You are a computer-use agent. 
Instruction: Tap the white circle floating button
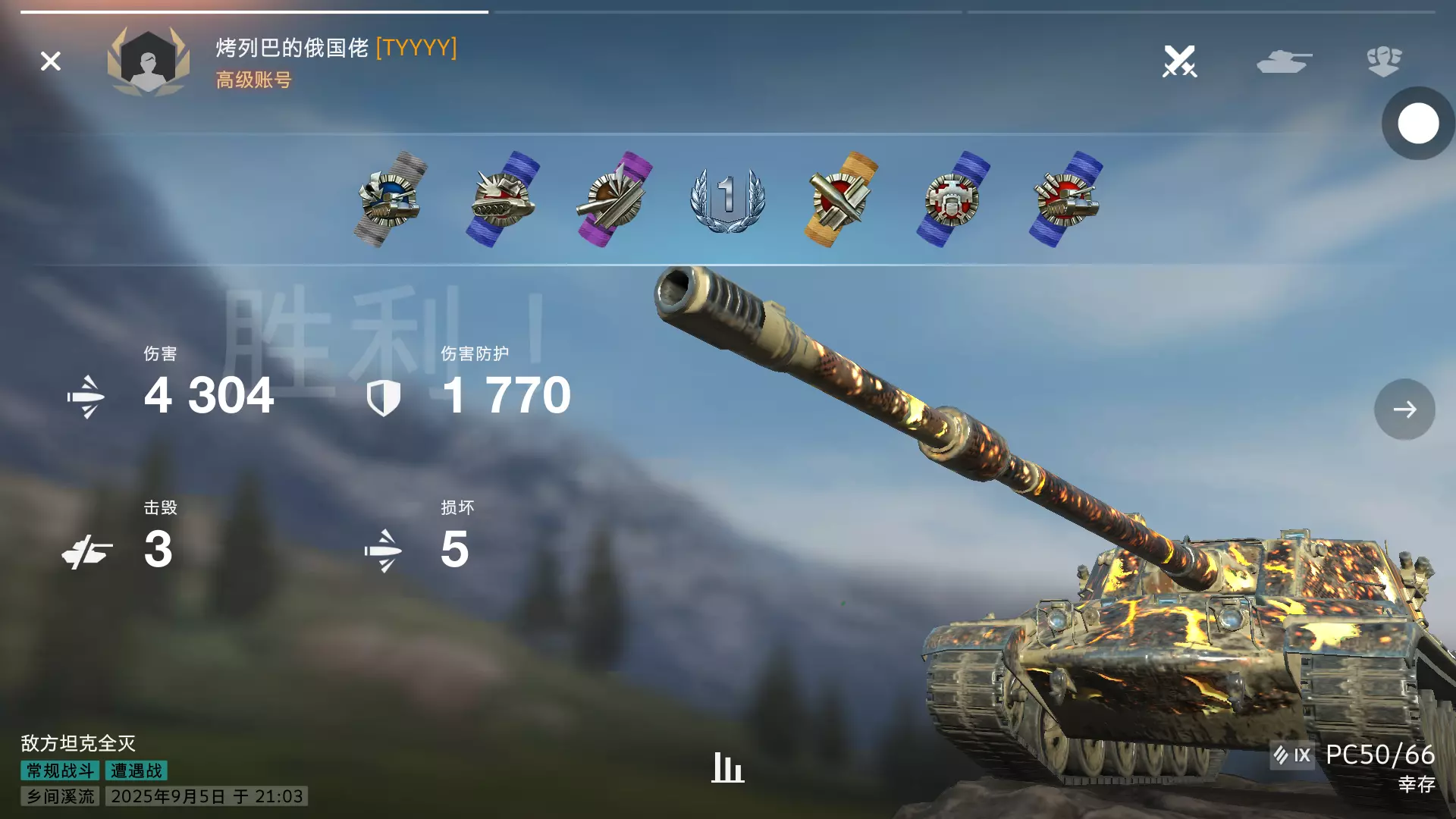pyautogui.click(x=1417, y=124)
